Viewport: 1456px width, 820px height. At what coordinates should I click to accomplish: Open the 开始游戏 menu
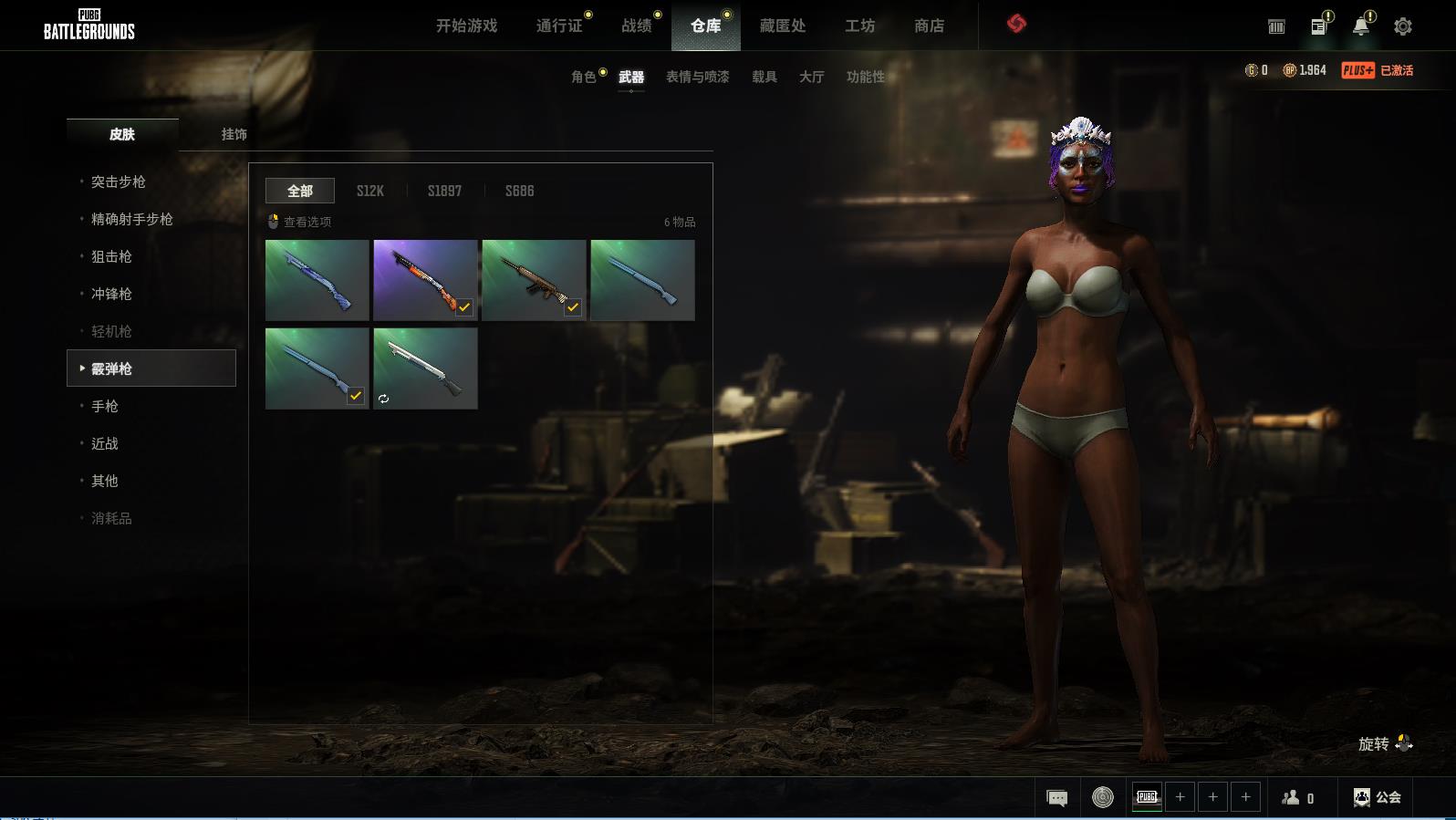[466, 26]
